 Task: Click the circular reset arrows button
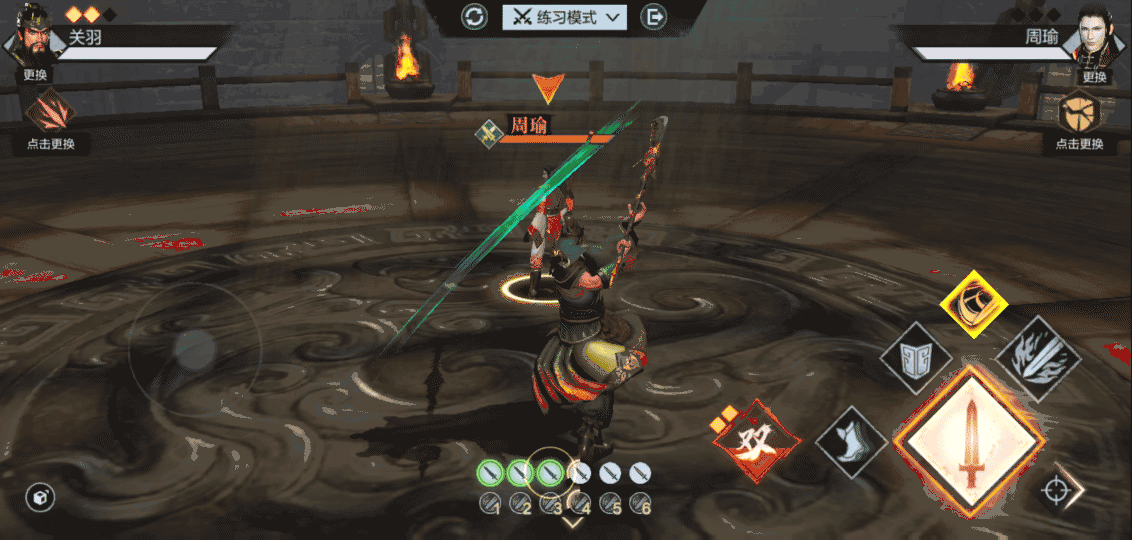(x=474, y=17)
